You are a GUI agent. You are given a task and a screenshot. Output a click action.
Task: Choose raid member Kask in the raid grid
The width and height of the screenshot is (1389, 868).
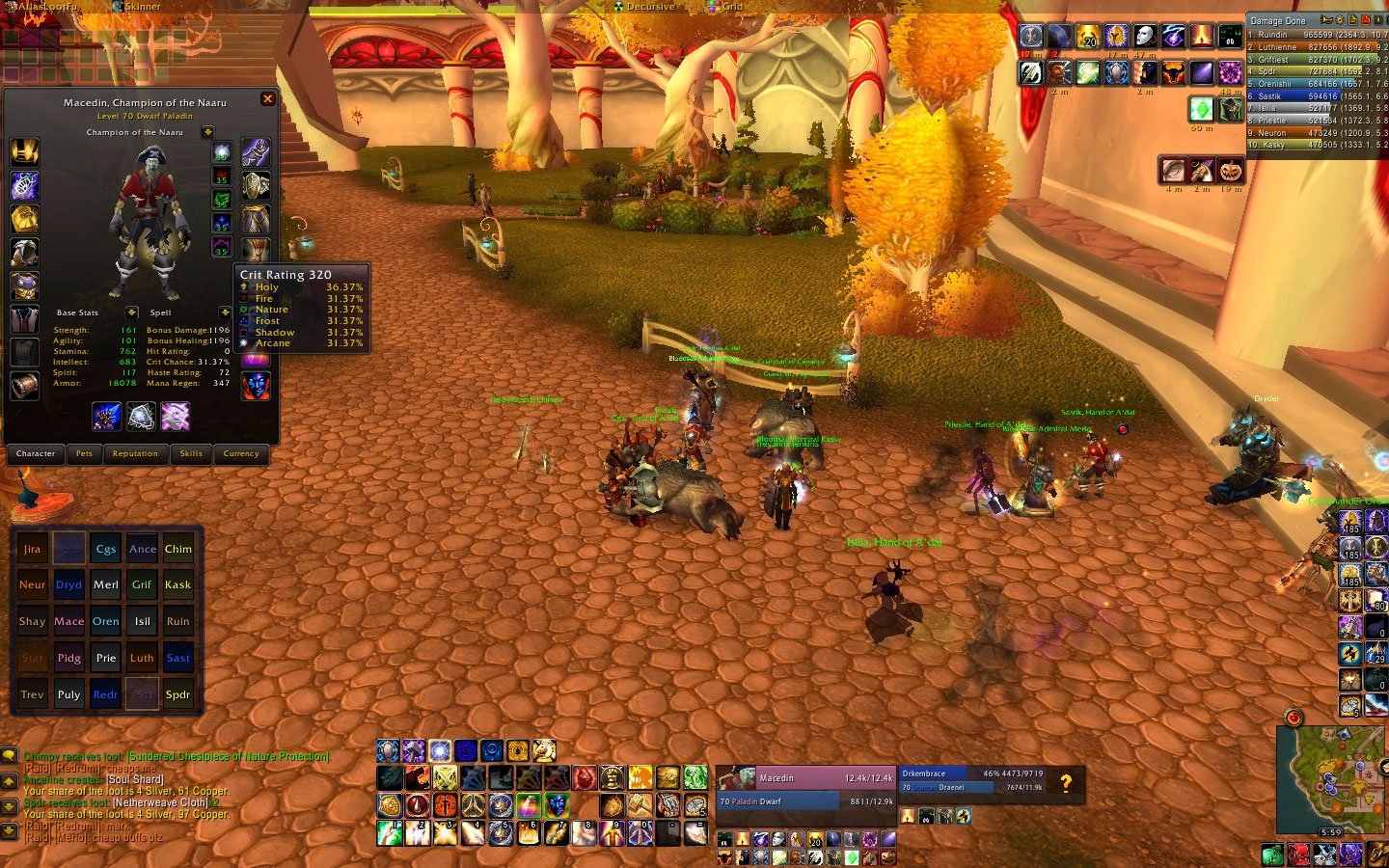coord(178,584)
